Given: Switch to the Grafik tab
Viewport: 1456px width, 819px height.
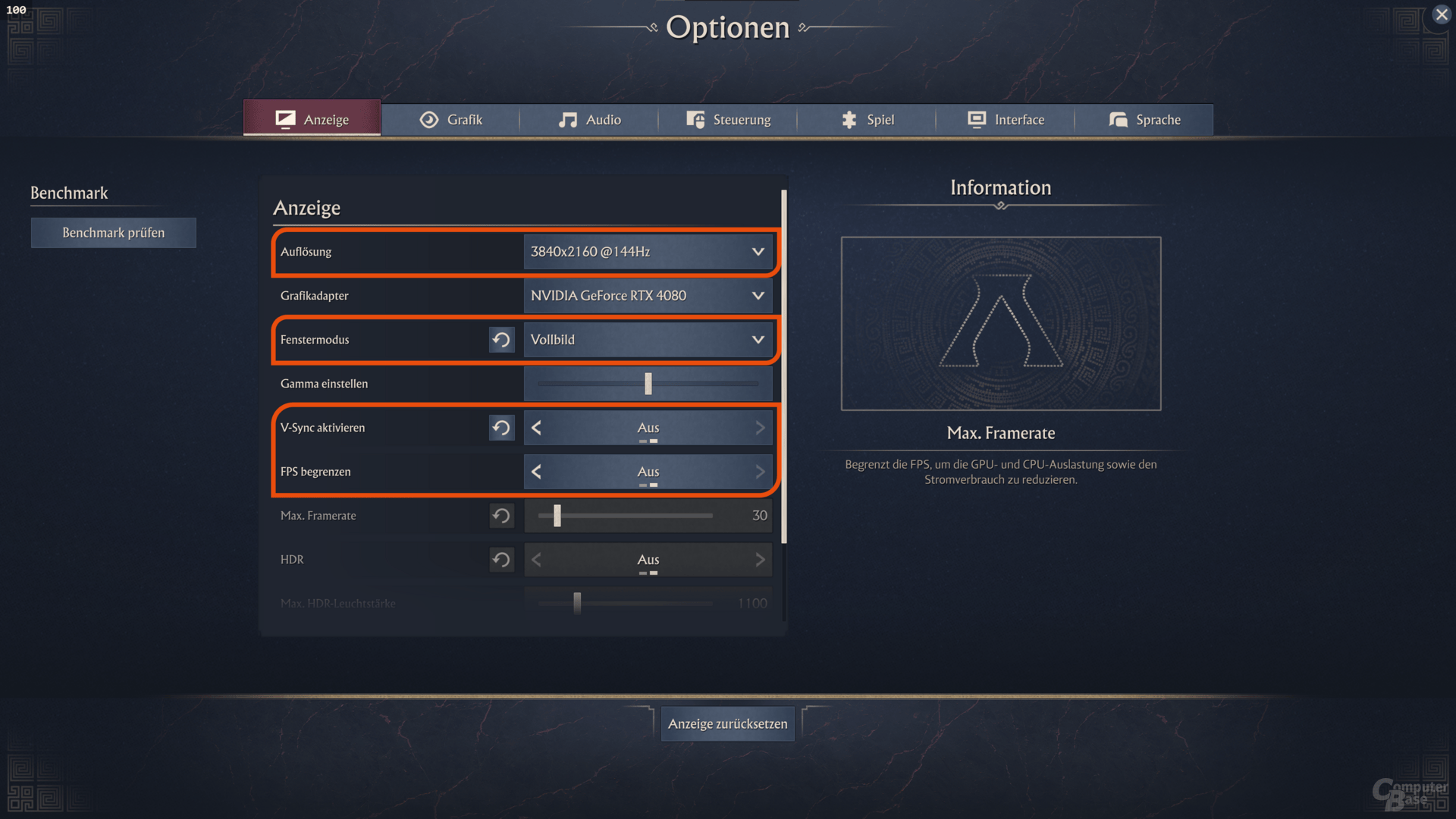Looking at the screenshot, I should [x=450, y=120].
